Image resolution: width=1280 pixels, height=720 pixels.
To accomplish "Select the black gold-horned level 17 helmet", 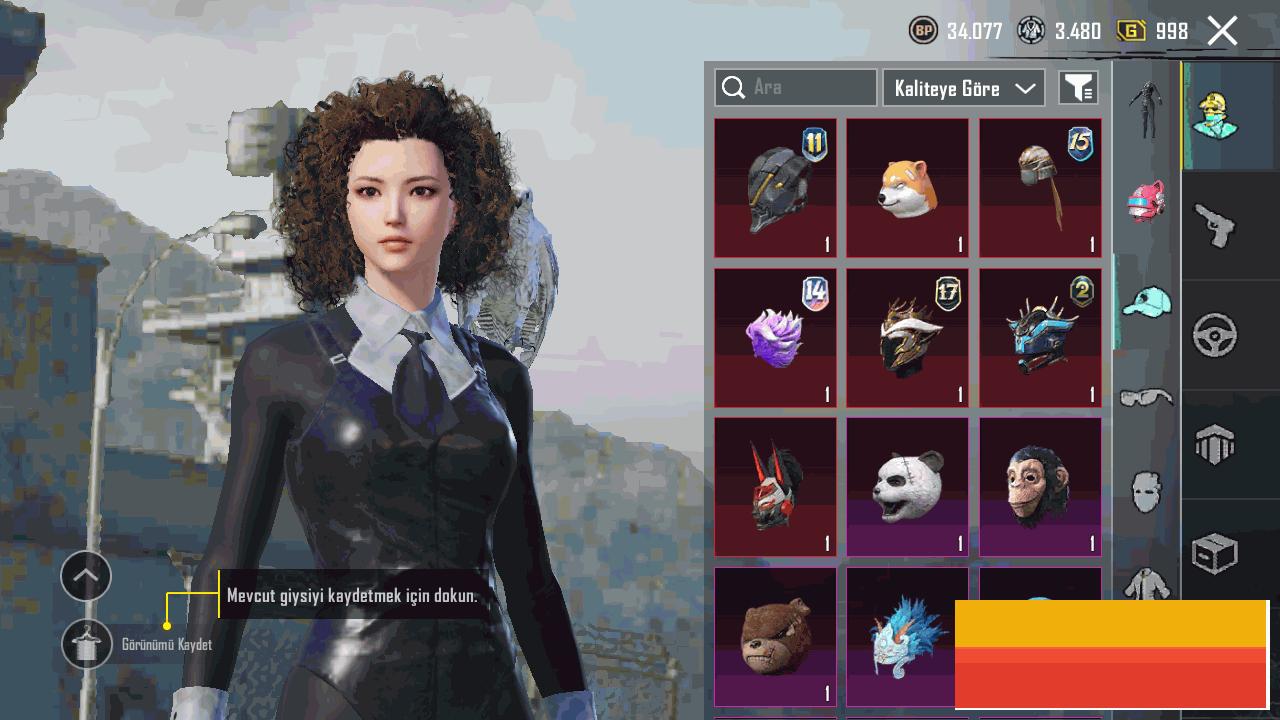I will [907, 337].
